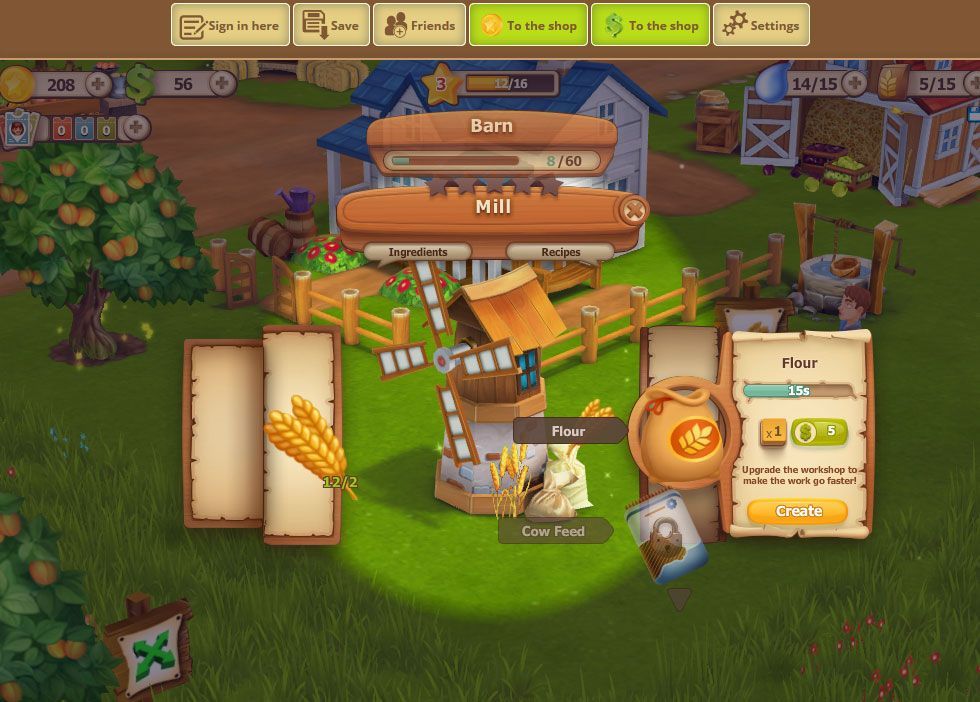Click the Create button for Flour

coord(797,511)
